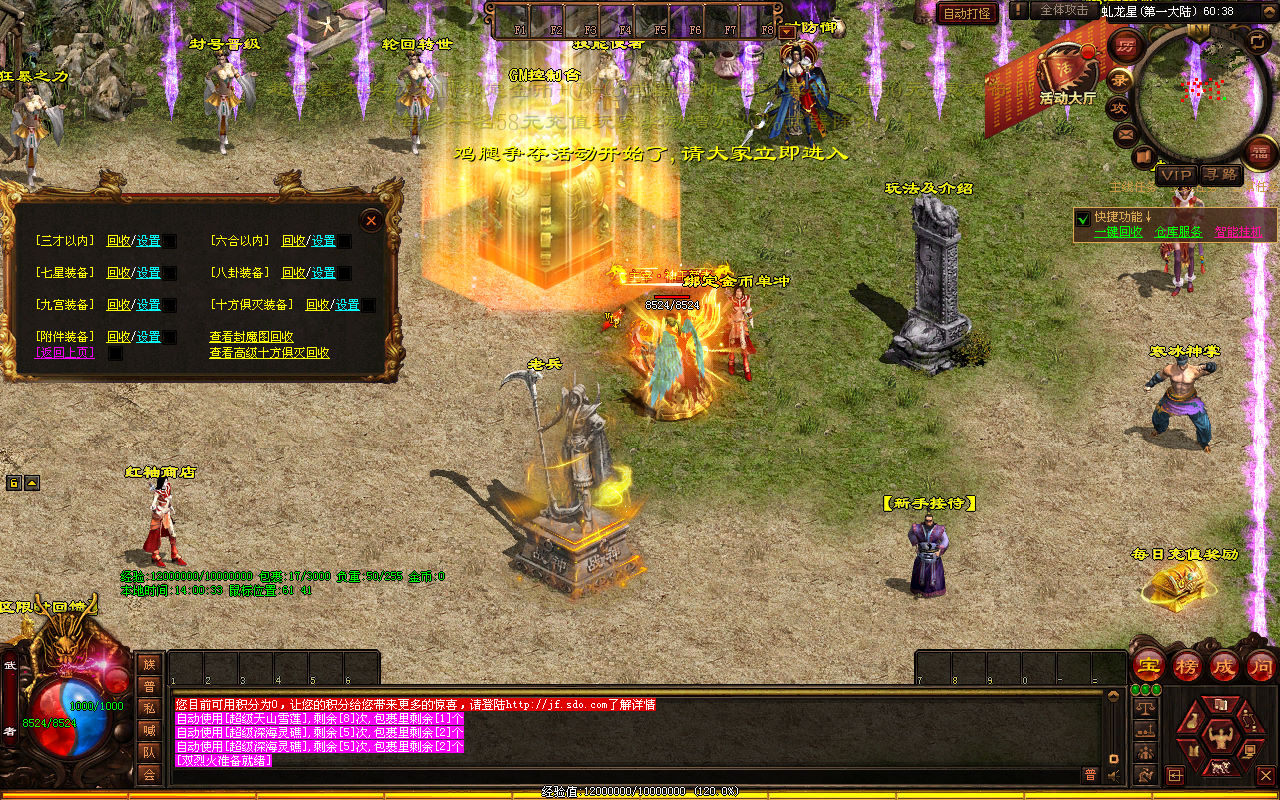Open 仓库服务 warehouse service
Screen dimensions: 1280x800
coord(1178,232)
